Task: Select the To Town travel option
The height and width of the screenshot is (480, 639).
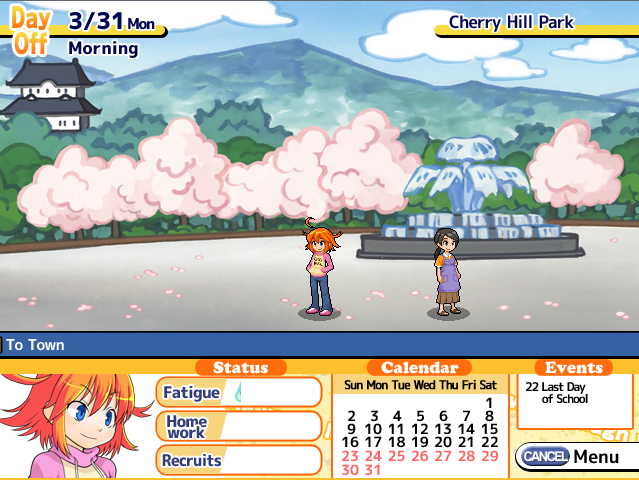Action: 36,345
